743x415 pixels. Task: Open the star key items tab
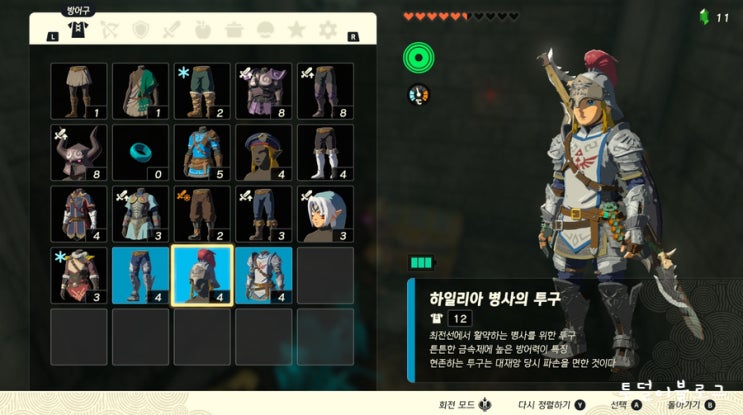point(296,31)
